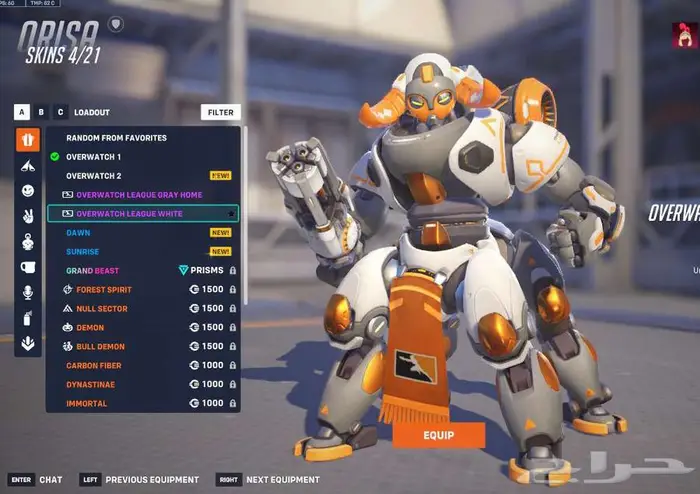Select Random From Favorites
The height and width of the screenshot is (494, 700).
(116, 138)
